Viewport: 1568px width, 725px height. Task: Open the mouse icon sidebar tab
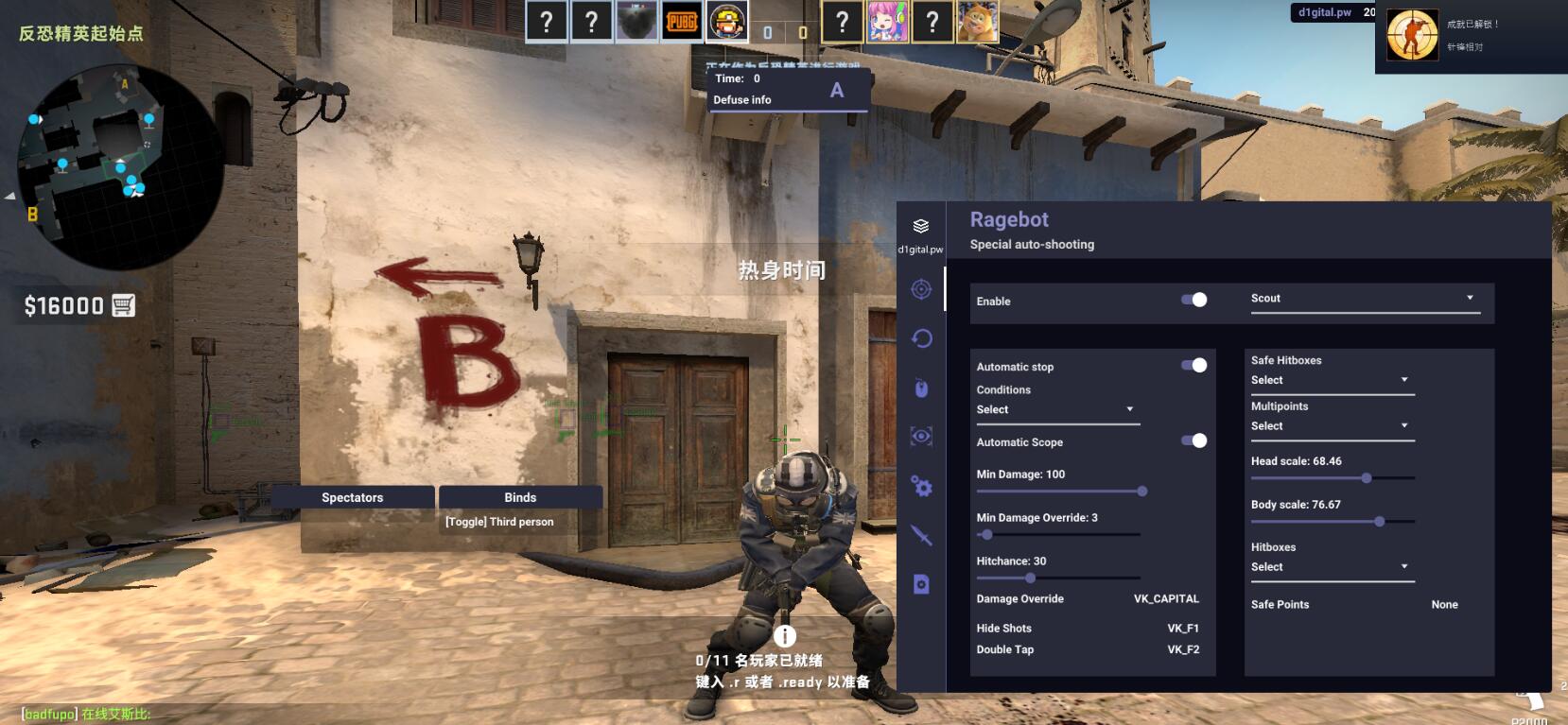point(921,388)
